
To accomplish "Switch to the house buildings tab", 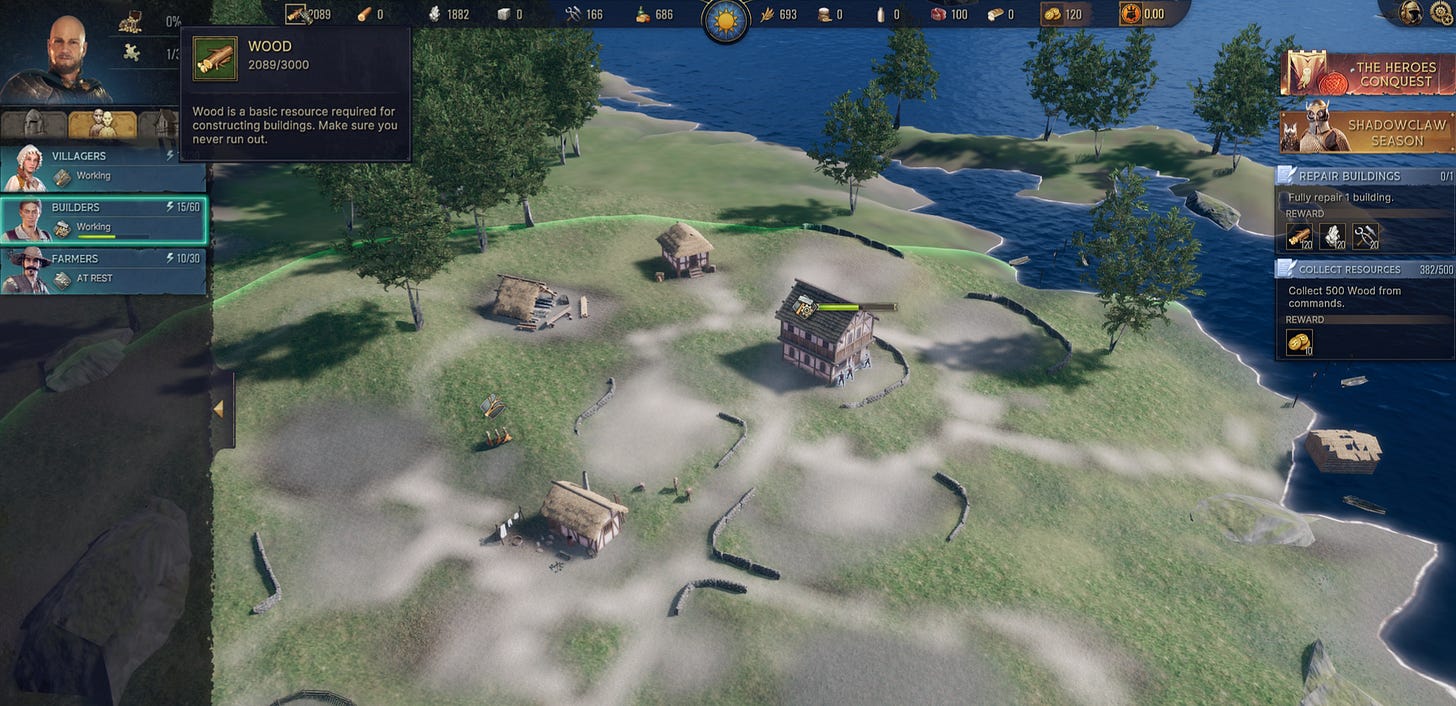I will click(160, 124).
